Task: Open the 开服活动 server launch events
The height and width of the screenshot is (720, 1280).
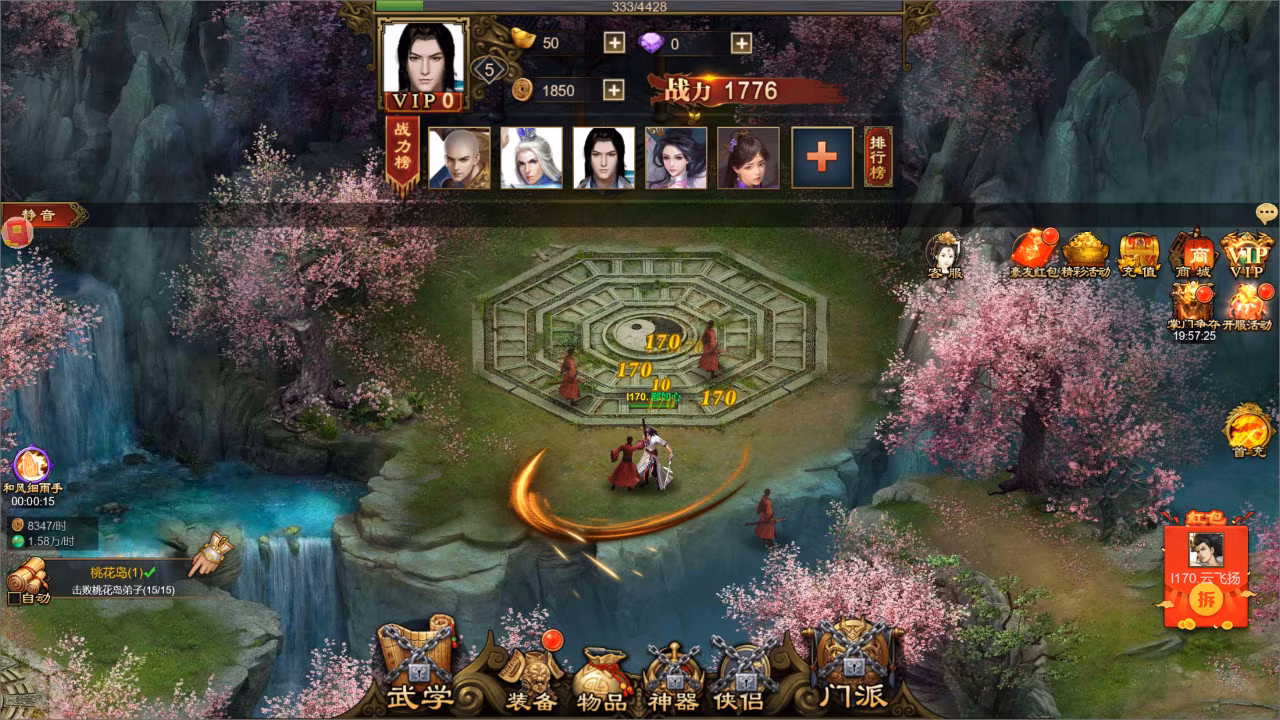Action: click(x=1246, y=306)
